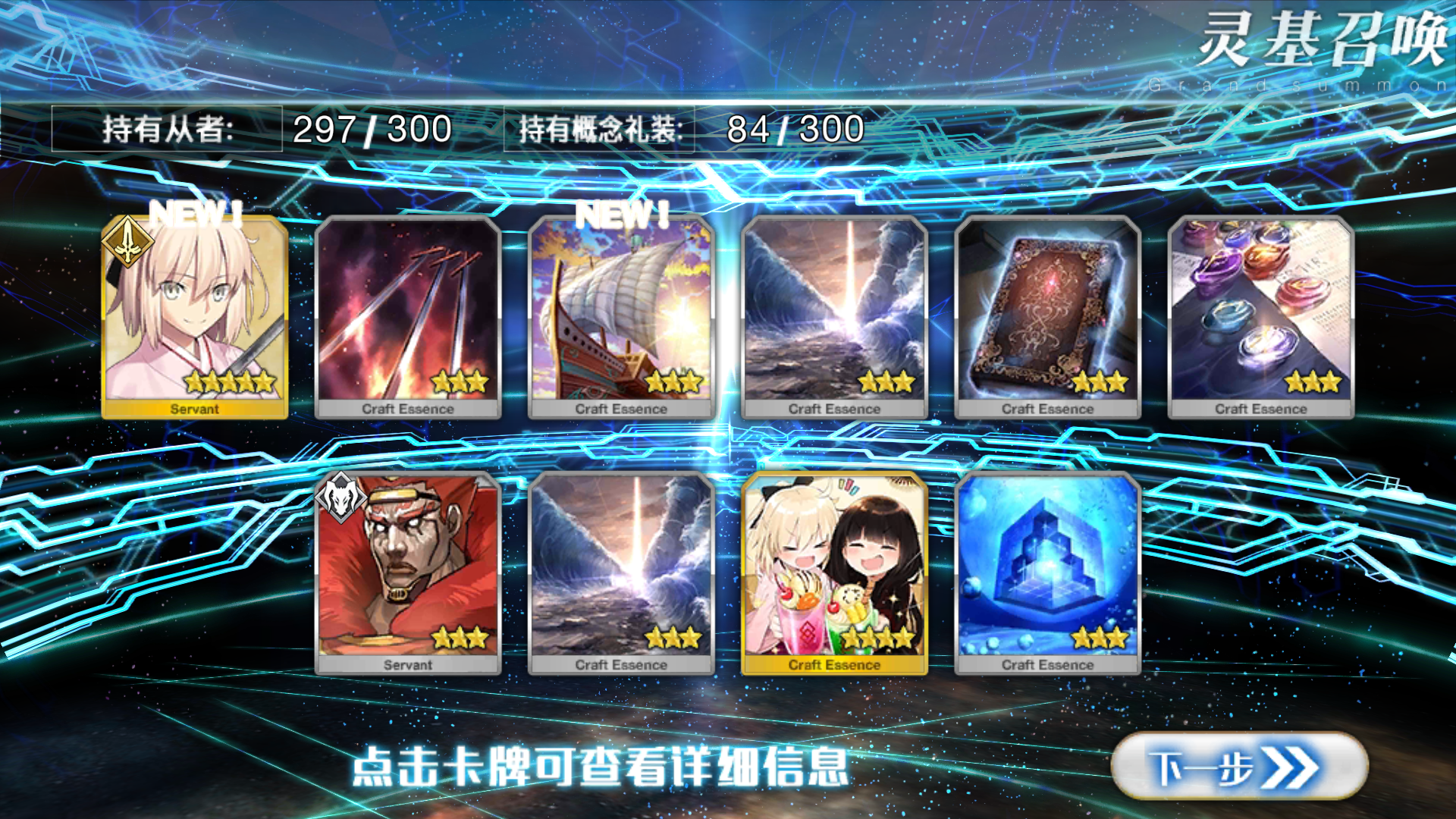View the red-robed 3-star Servant card

pos(410,569)
